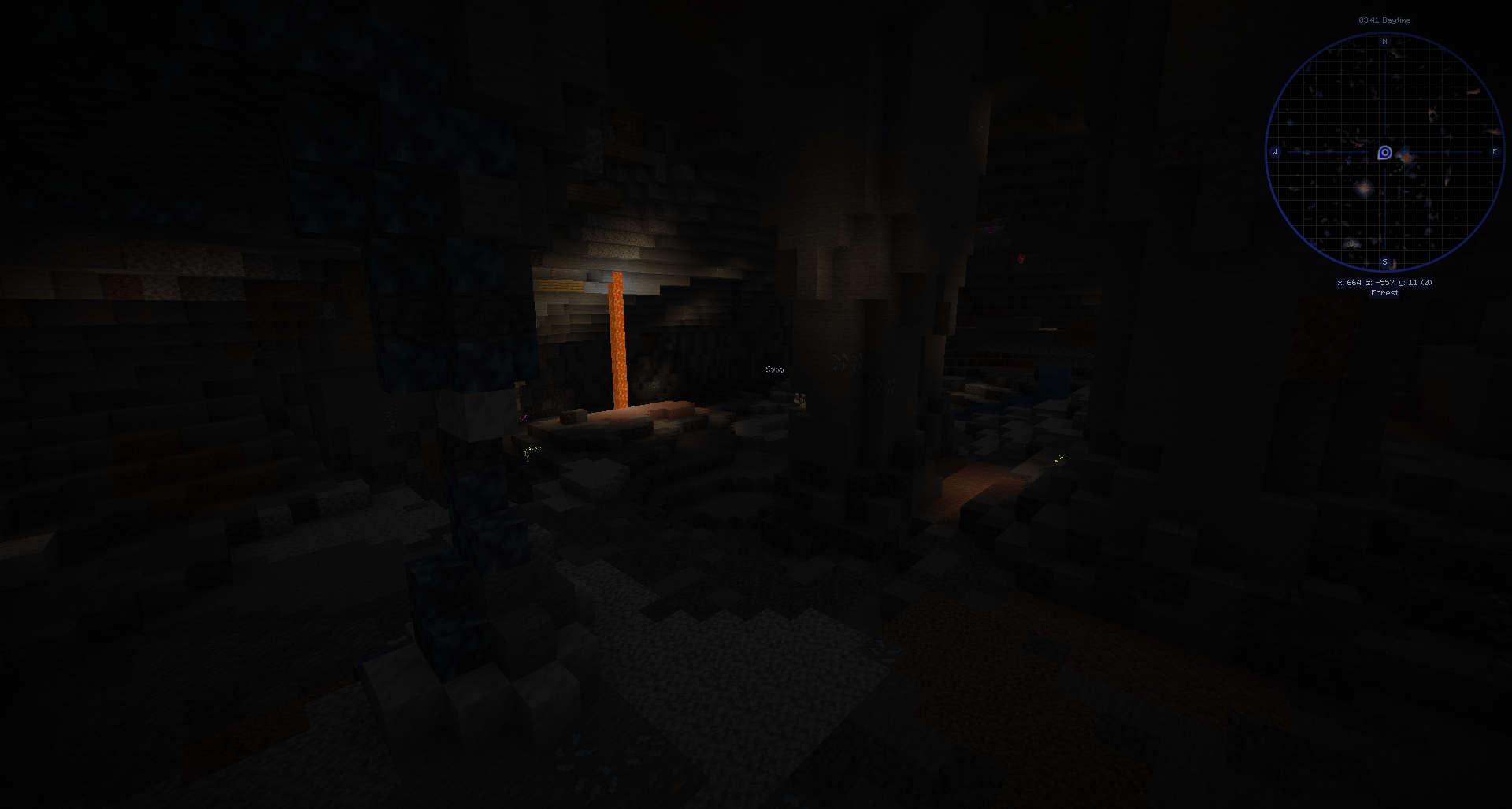Viewport: 1512px width, 809px height.
Task: Click the player position marker on the minimap
Action: (x=1384, y=153)
